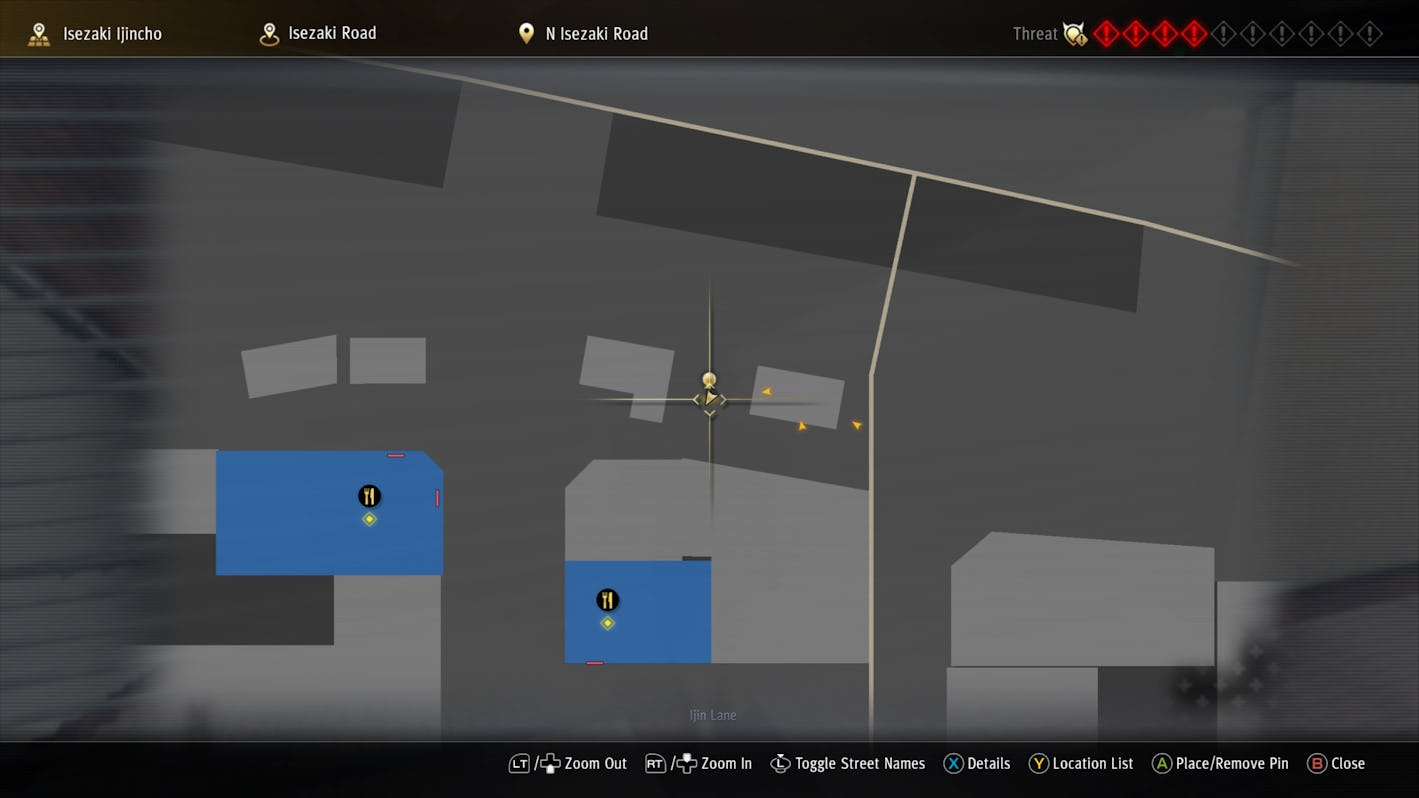The height and width of the screenshot is (798, 1419).
Task: Select the Isezaki Road label in the header
Action: pyautogui.click(x=332, y=32)
